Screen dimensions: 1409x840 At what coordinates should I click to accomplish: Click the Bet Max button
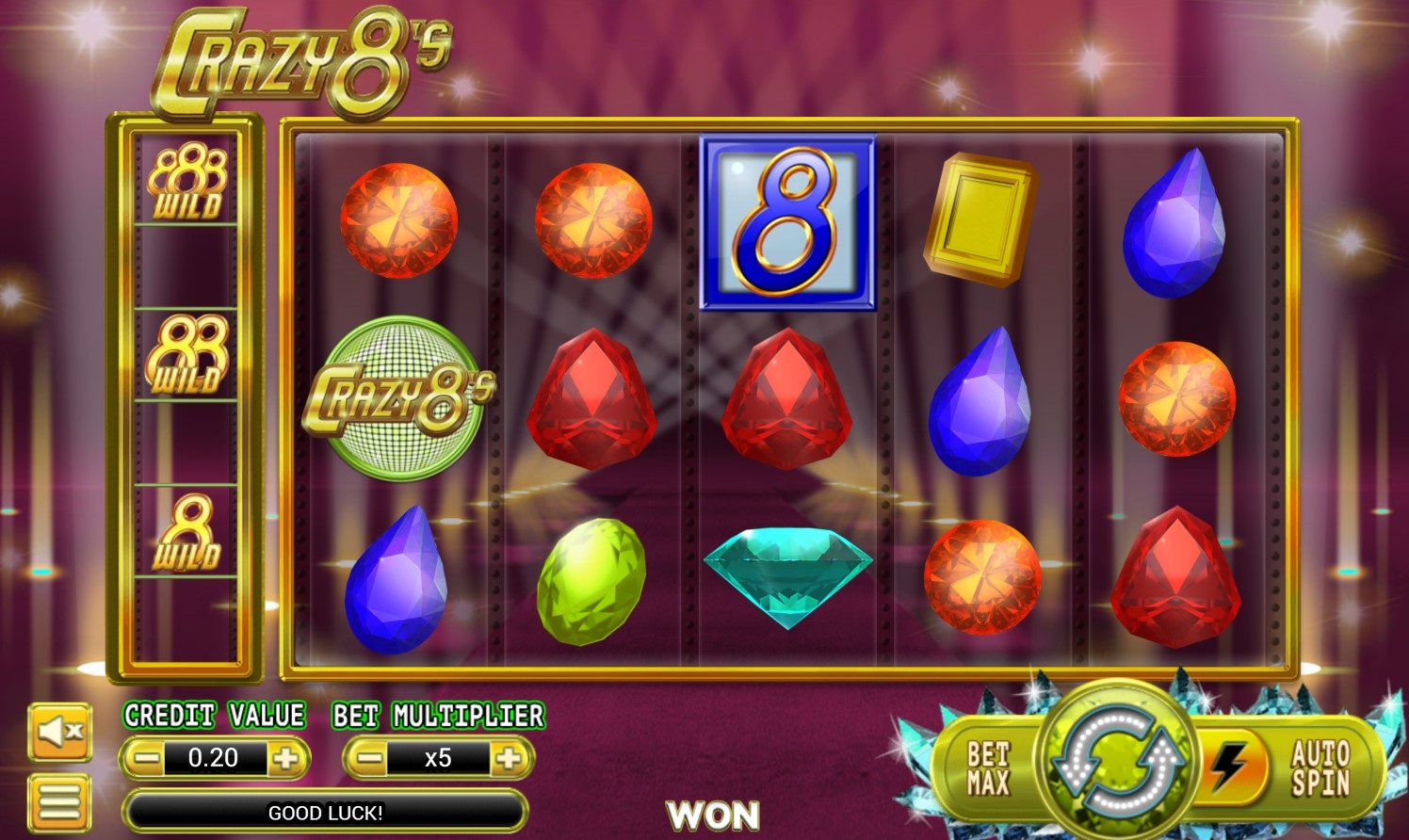click(x=987, y=768)
